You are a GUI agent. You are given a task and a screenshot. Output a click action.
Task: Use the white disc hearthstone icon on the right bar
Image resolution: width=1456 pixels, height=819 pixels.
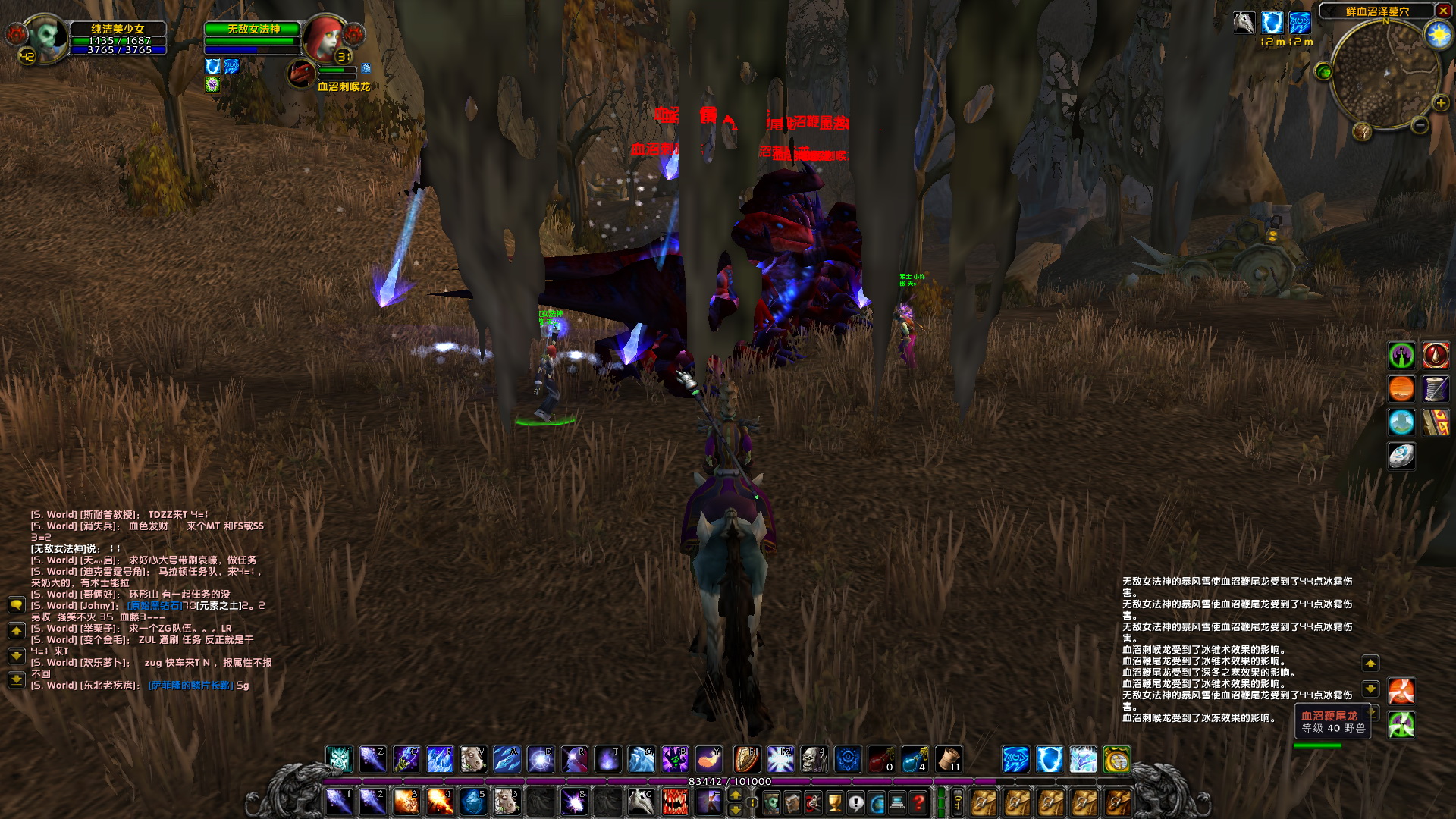tap(1402, 455)
